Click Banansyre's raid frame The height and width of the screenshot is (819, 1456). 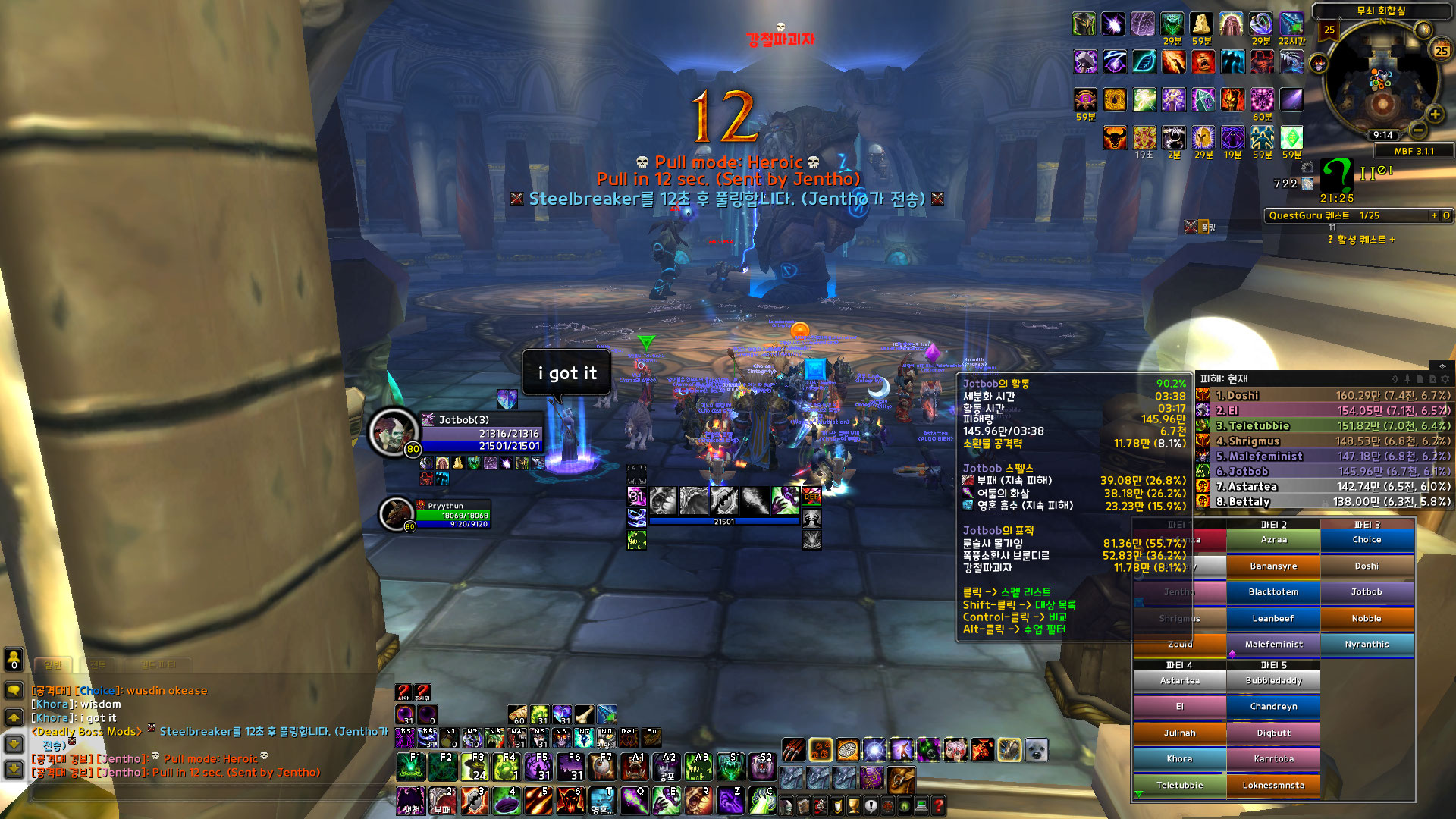[x=1273, y=566]
